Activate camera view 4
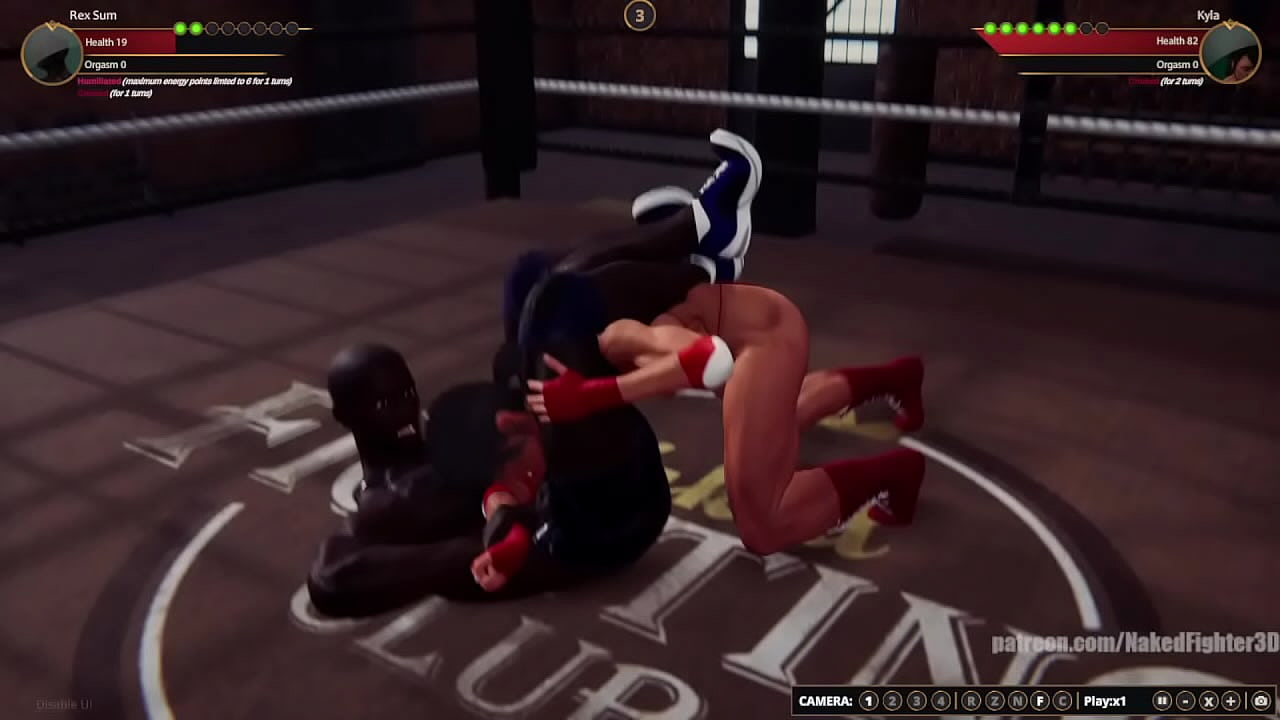 pyautogui.click(x=940, y=699)
